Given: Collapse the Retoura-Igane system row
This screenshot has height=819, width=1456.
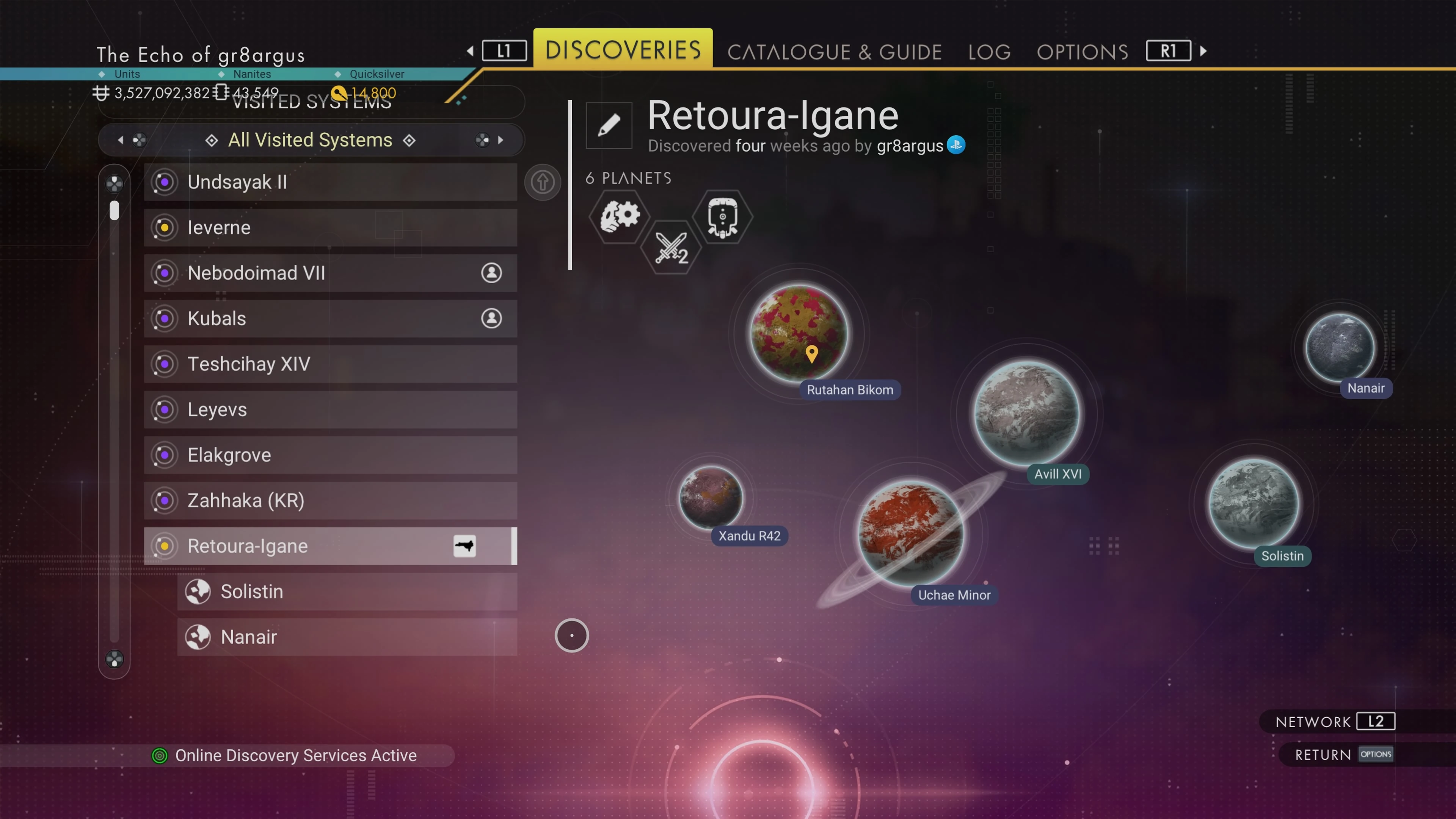Looking at the screenshot, I should (330, 546).
